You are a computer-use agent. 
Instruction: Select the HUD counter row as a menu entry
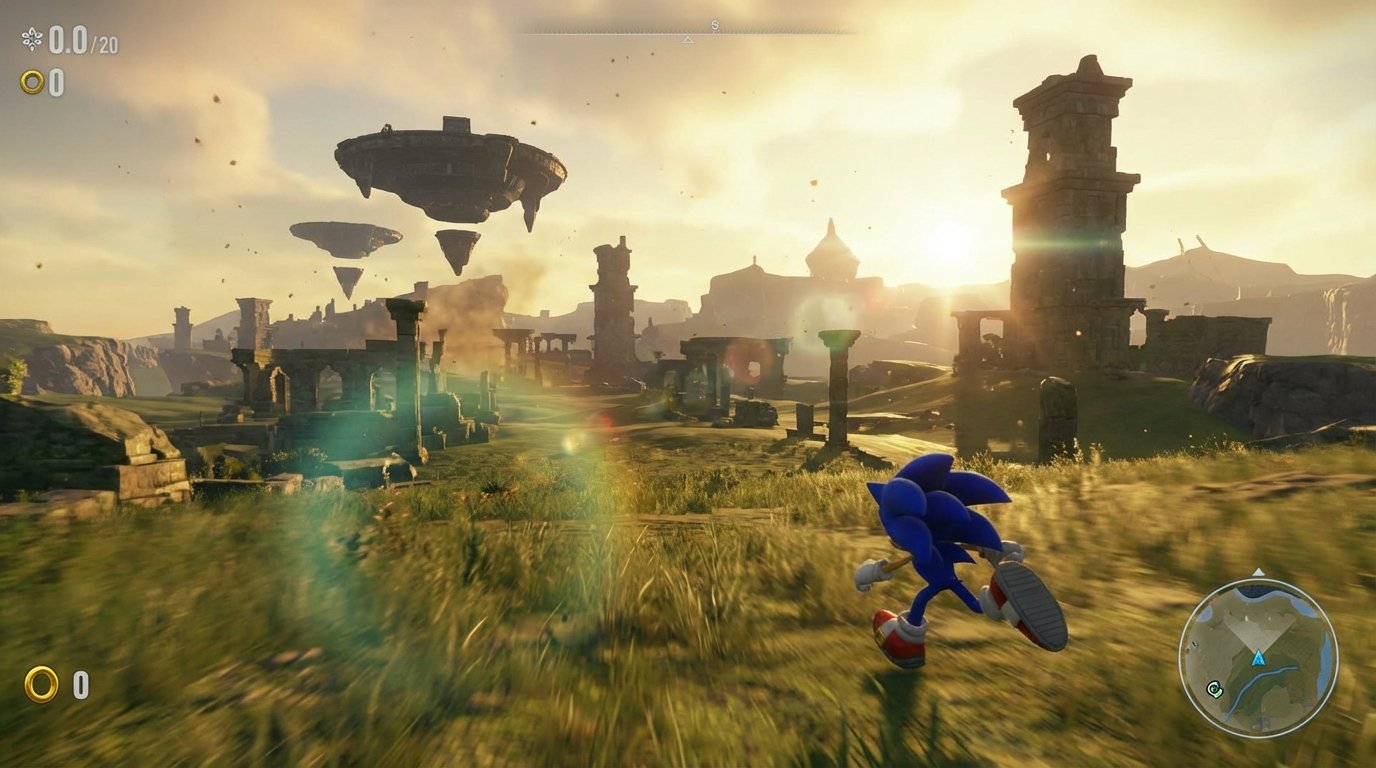click(x=60, y=40)
